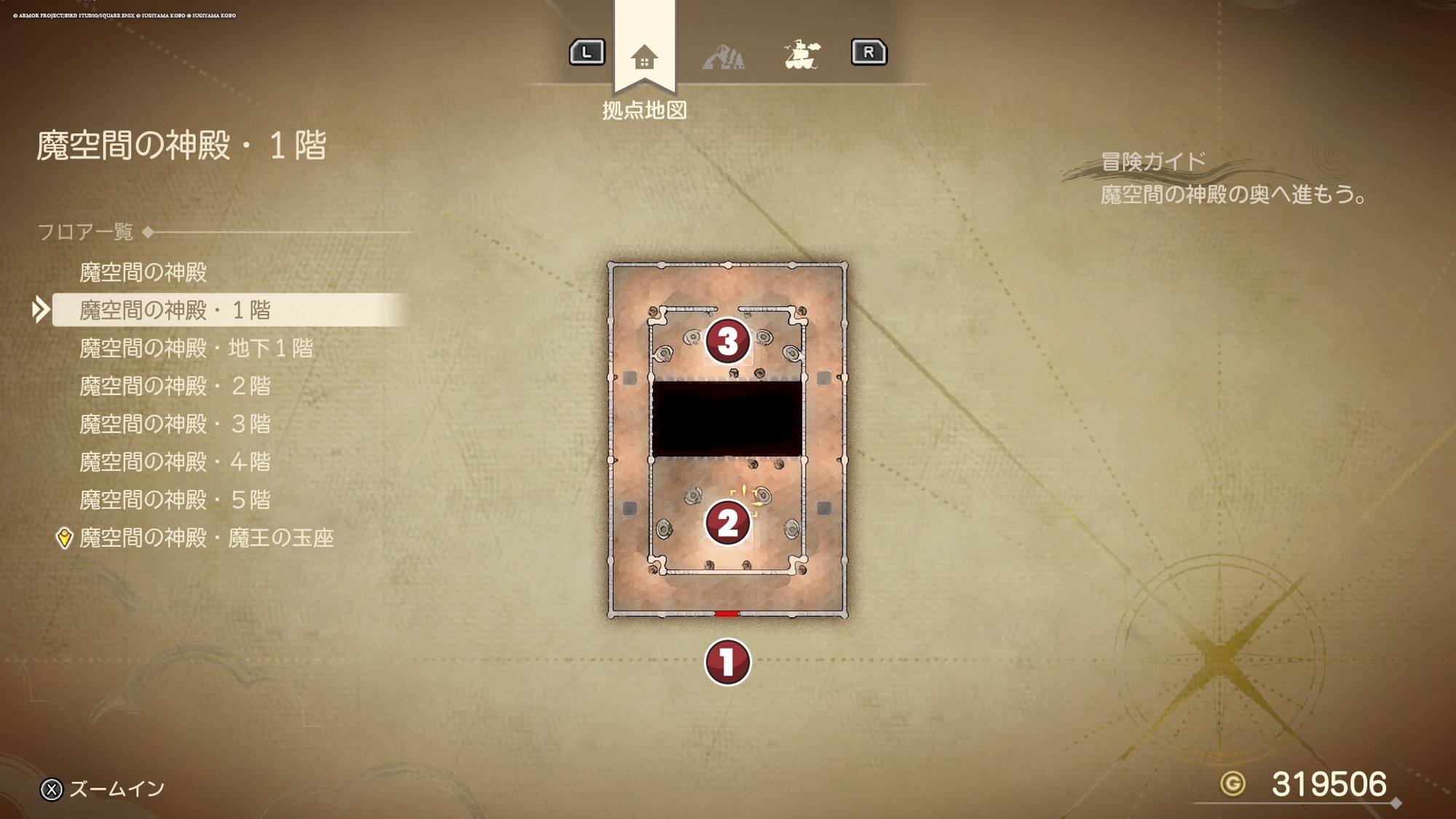View the 魔空間の神殿・5階 floor

[x=175, y=499]
